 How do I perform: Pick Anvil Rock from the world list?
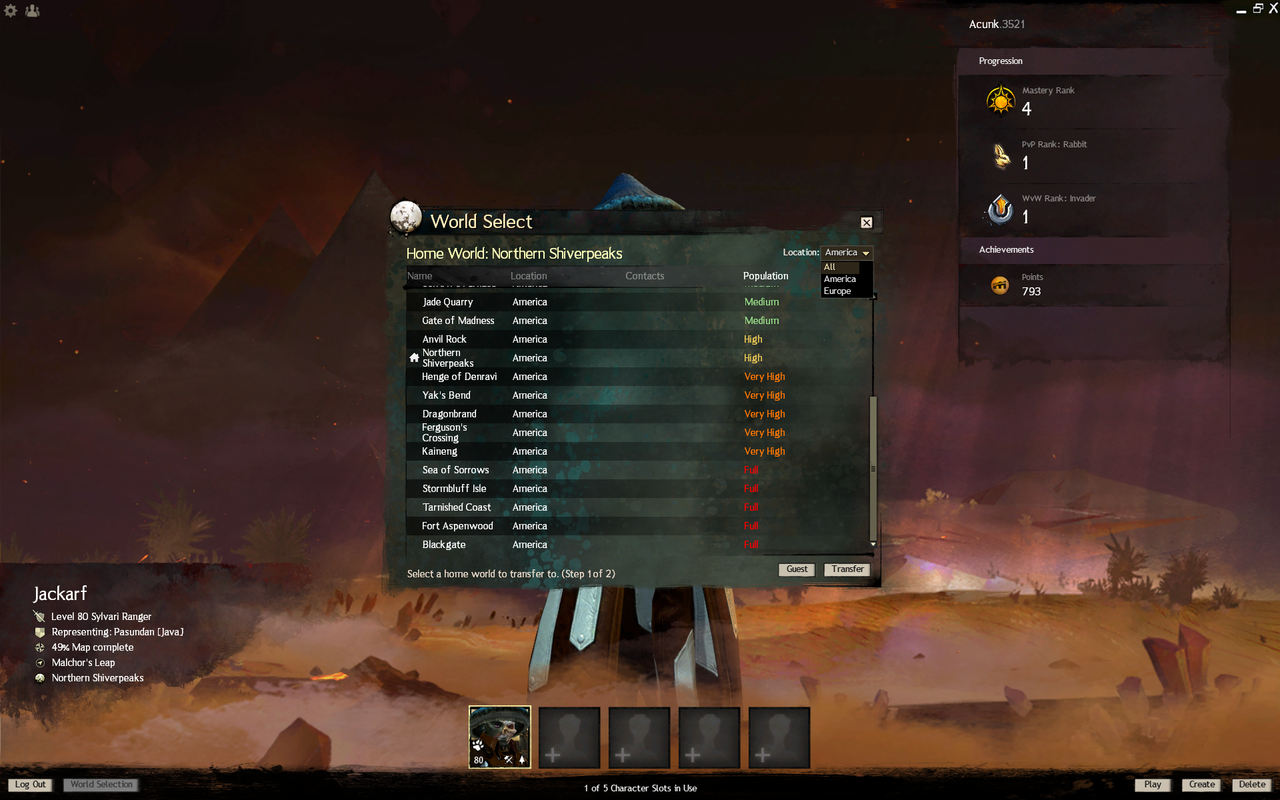pos(444,340)
